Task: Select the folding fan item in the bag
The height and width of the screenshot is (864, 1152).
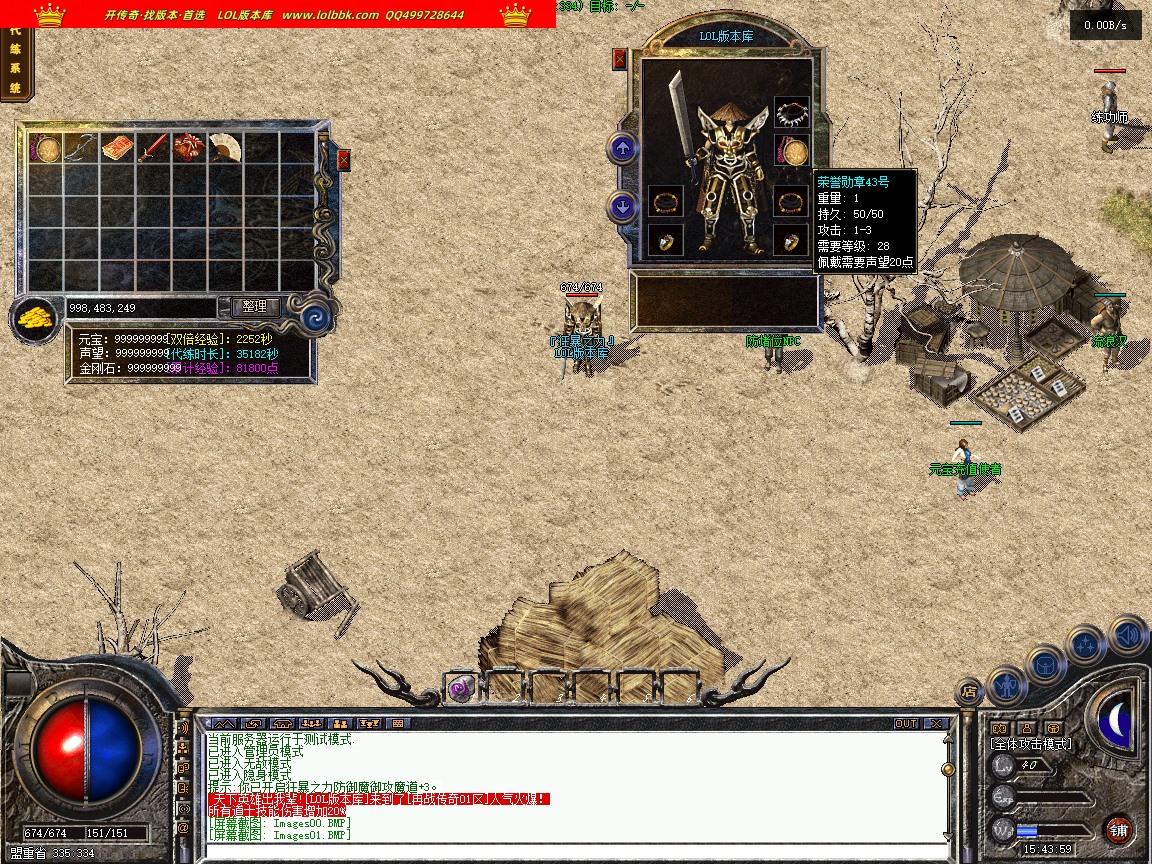Action: (224, 148)
